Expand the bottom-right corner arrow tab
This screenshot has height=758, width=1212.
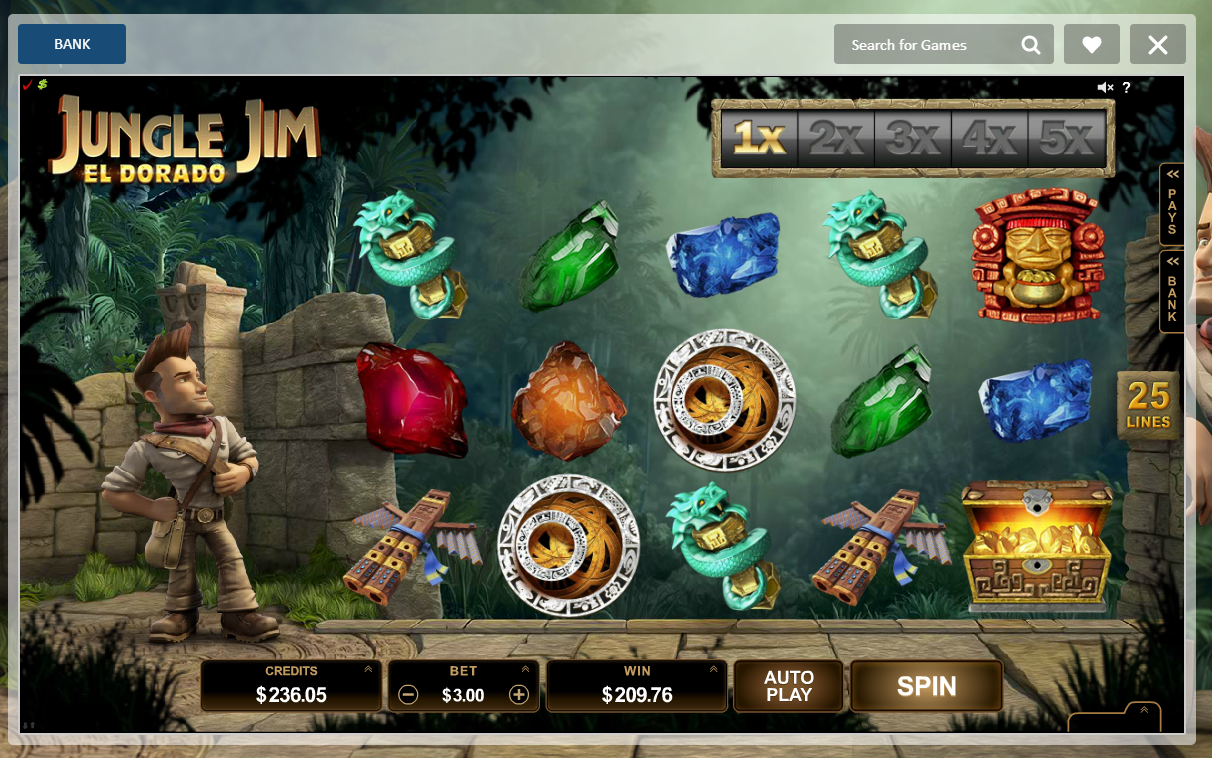pos(1143,711)
